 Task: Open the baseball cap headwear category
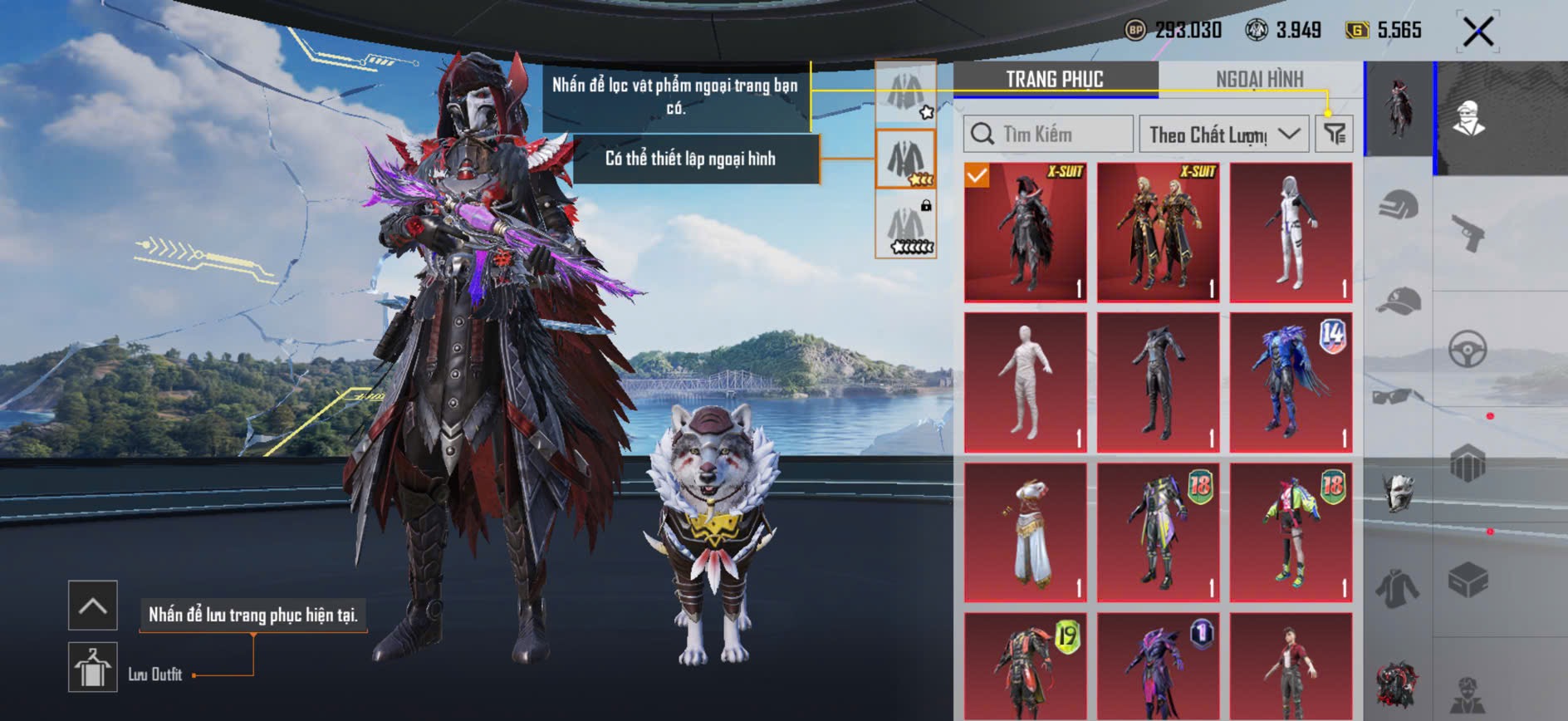click(1399, 300)
